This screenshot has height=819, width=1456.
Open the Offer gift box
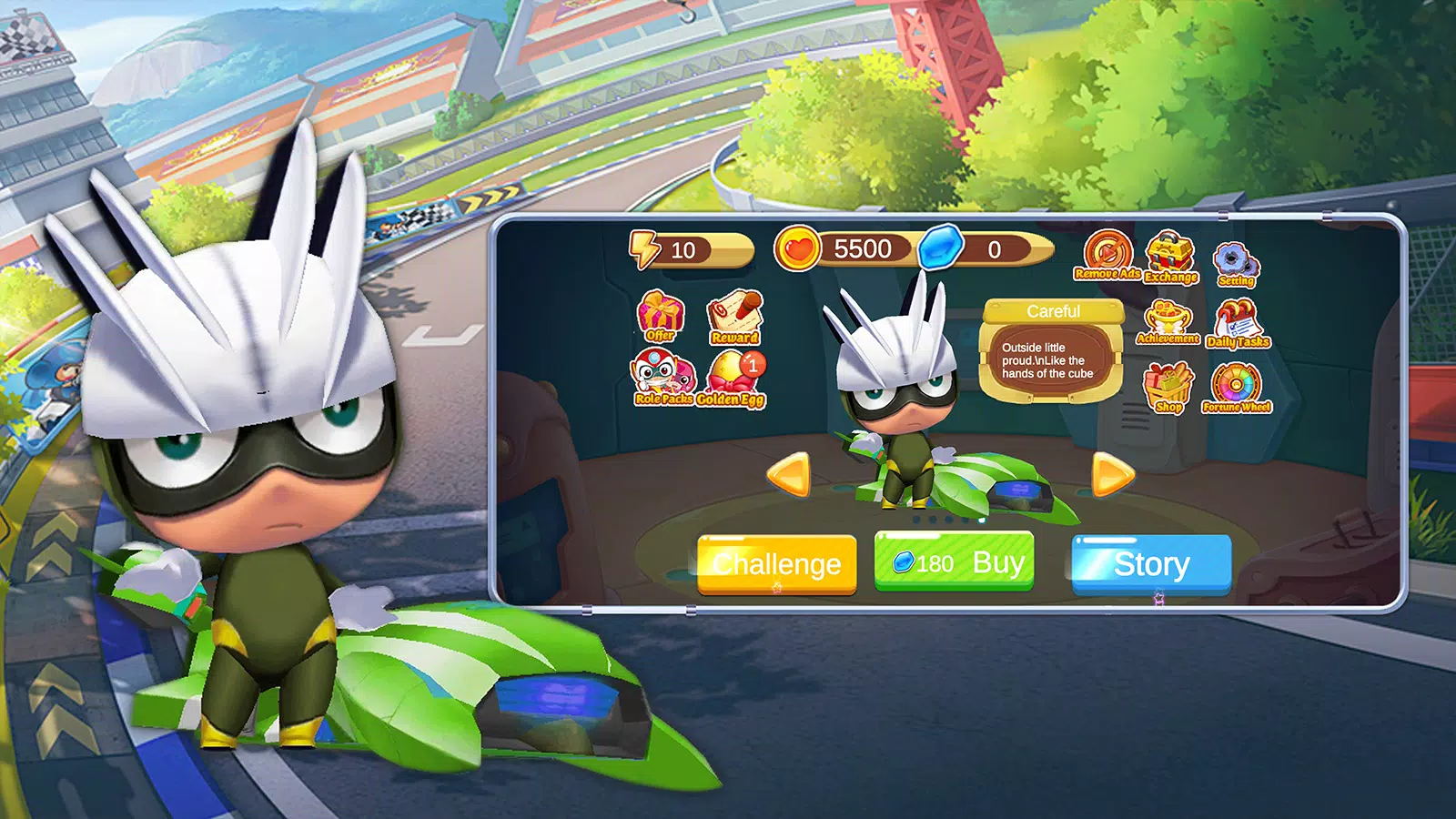coord(661,316)
